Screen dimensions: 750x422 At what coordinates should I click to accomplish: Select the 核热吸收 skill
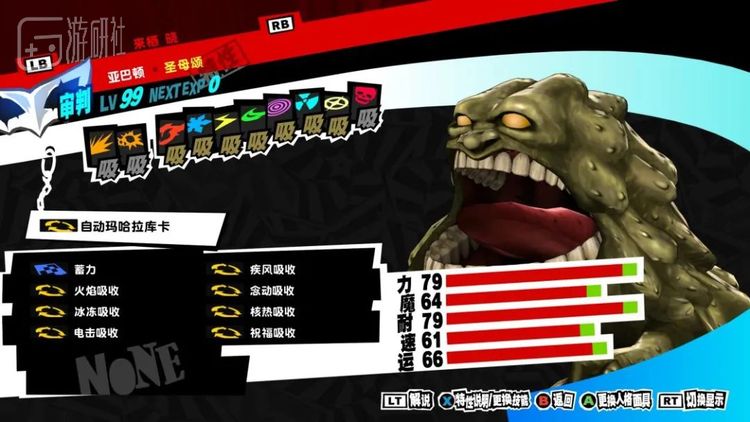[x=272, y=311]
